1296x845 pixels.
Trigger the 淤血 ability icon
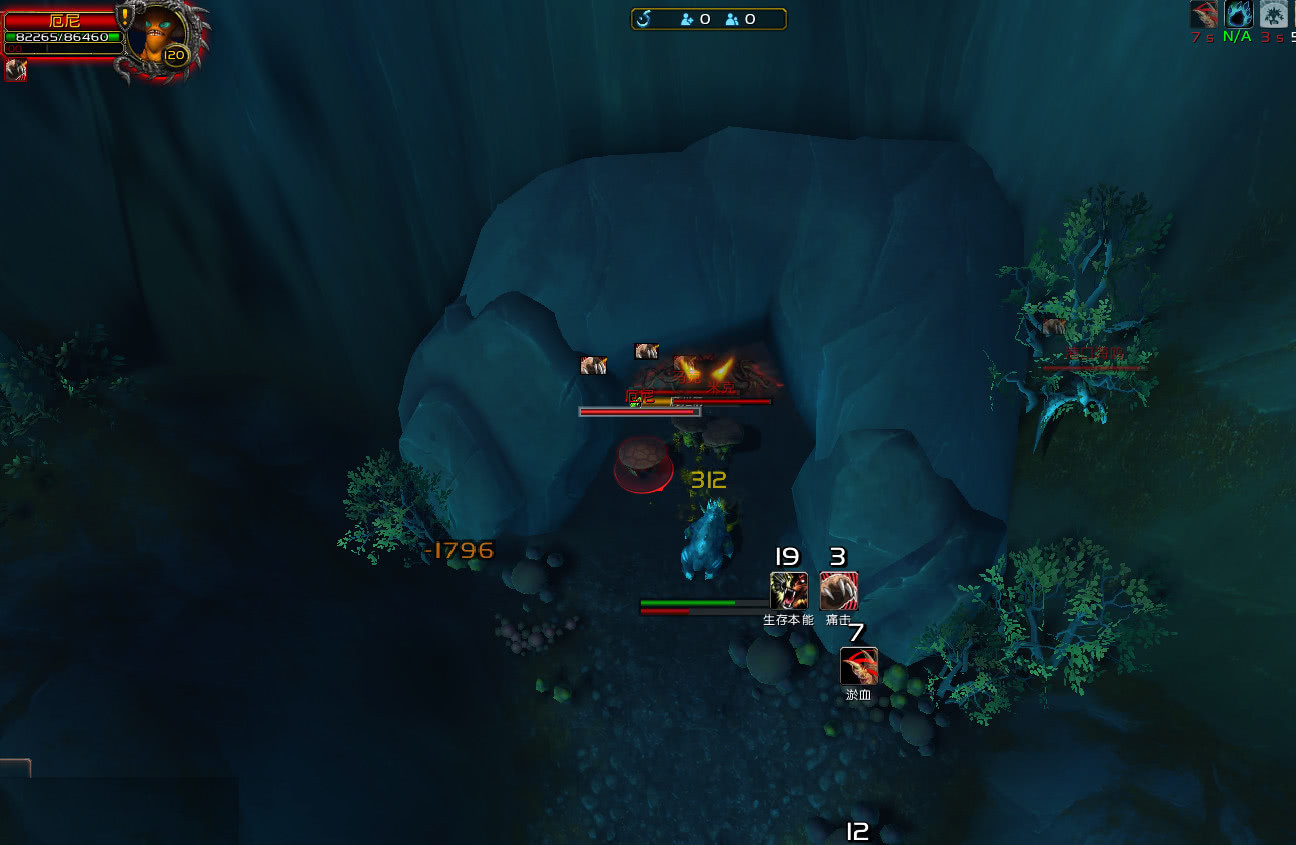[x=859, y=666]
